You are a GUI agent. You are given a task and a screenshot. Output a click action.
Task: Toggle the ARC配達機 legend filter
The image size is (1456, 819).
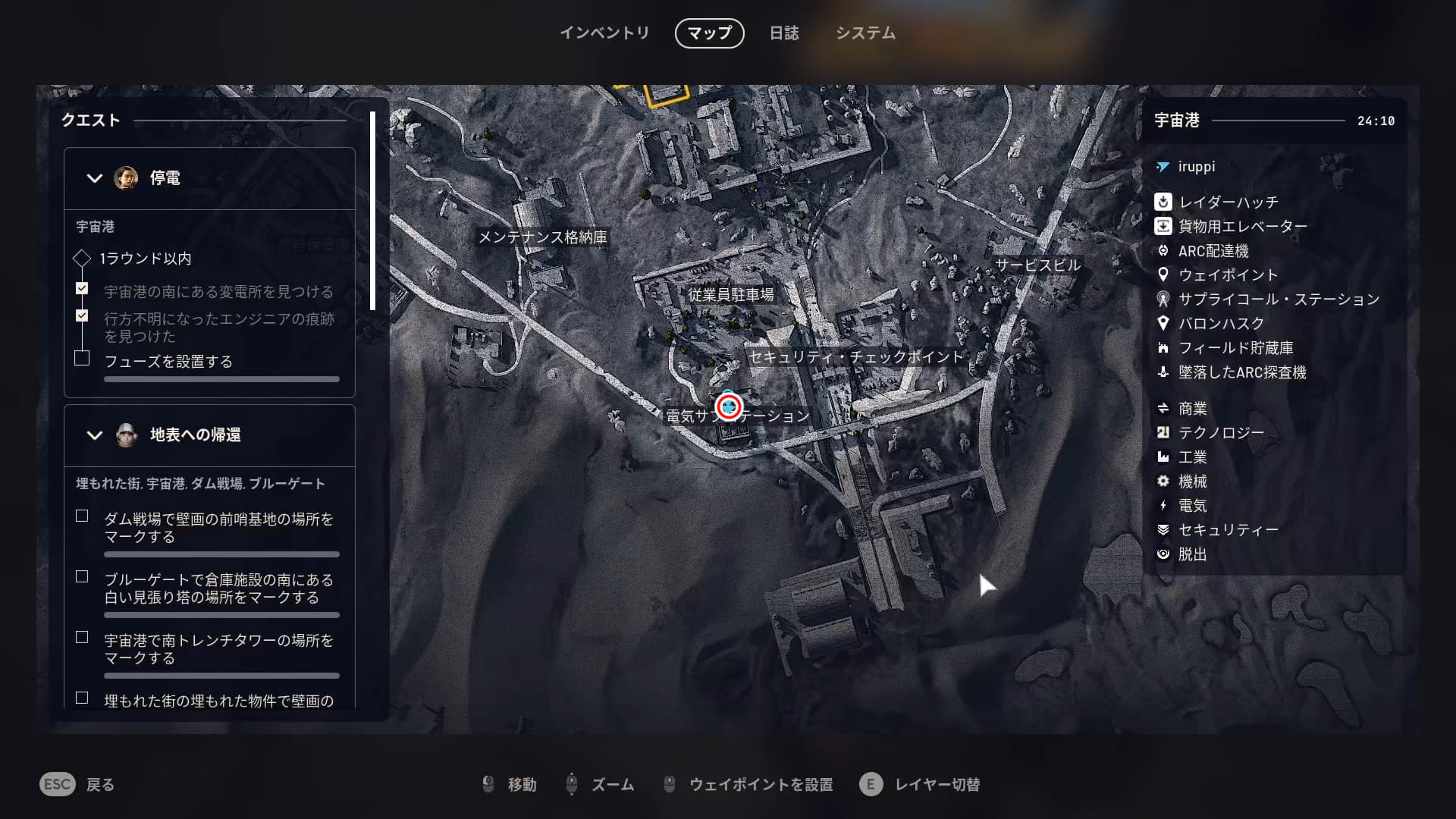[x=1213, y=251]
